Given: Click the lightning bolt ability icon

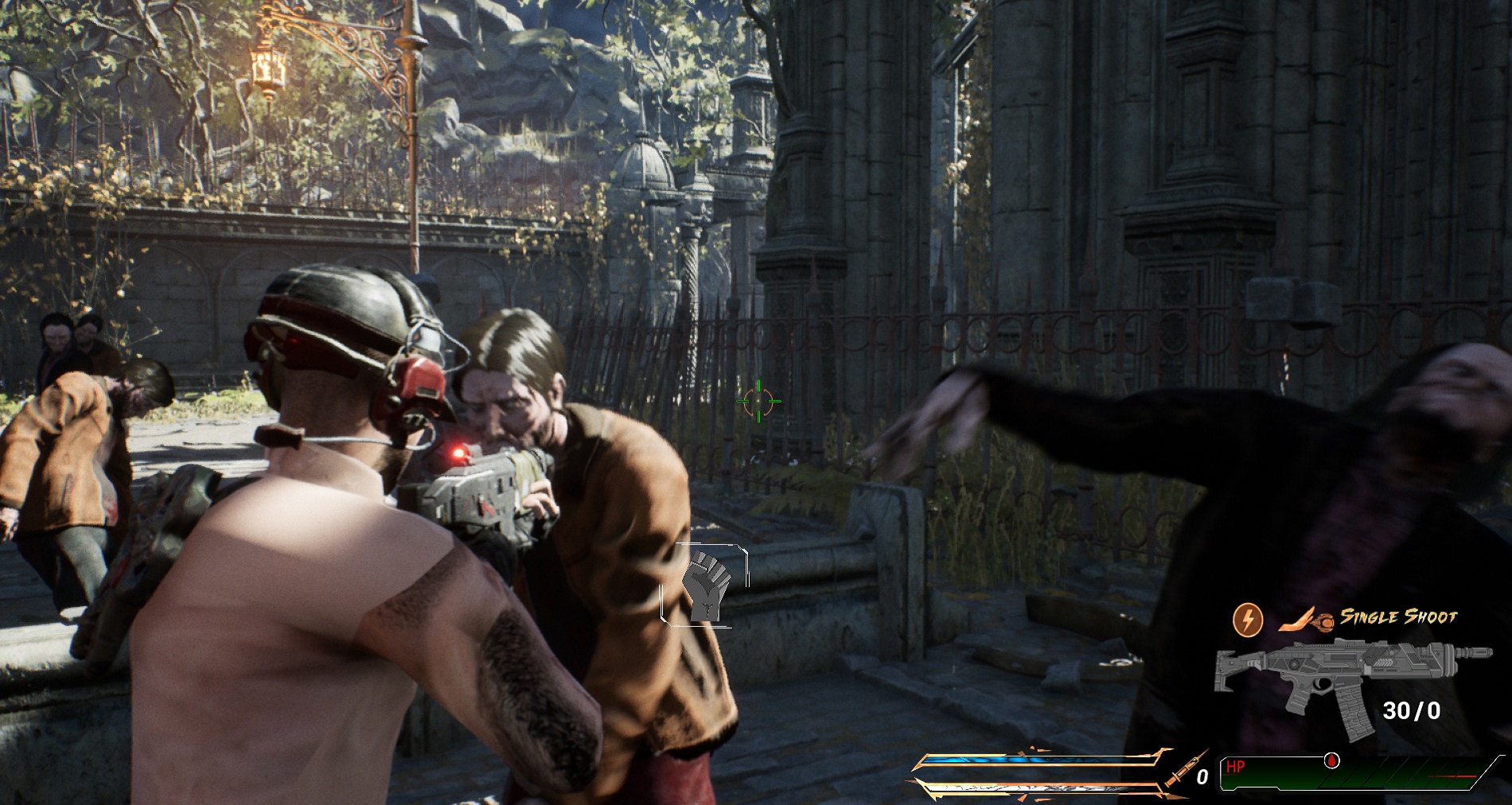Looking at the screenshot, I should pyautogui.click(x=1247, y=619).
